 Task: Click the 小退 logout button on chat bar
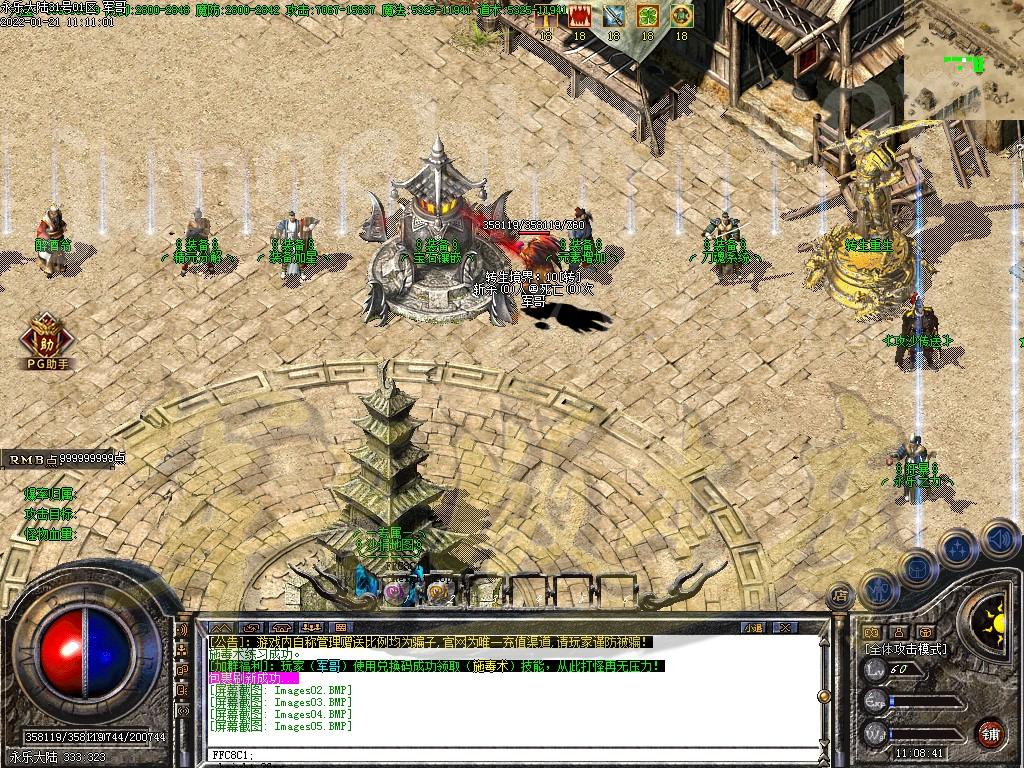[753, 627]
